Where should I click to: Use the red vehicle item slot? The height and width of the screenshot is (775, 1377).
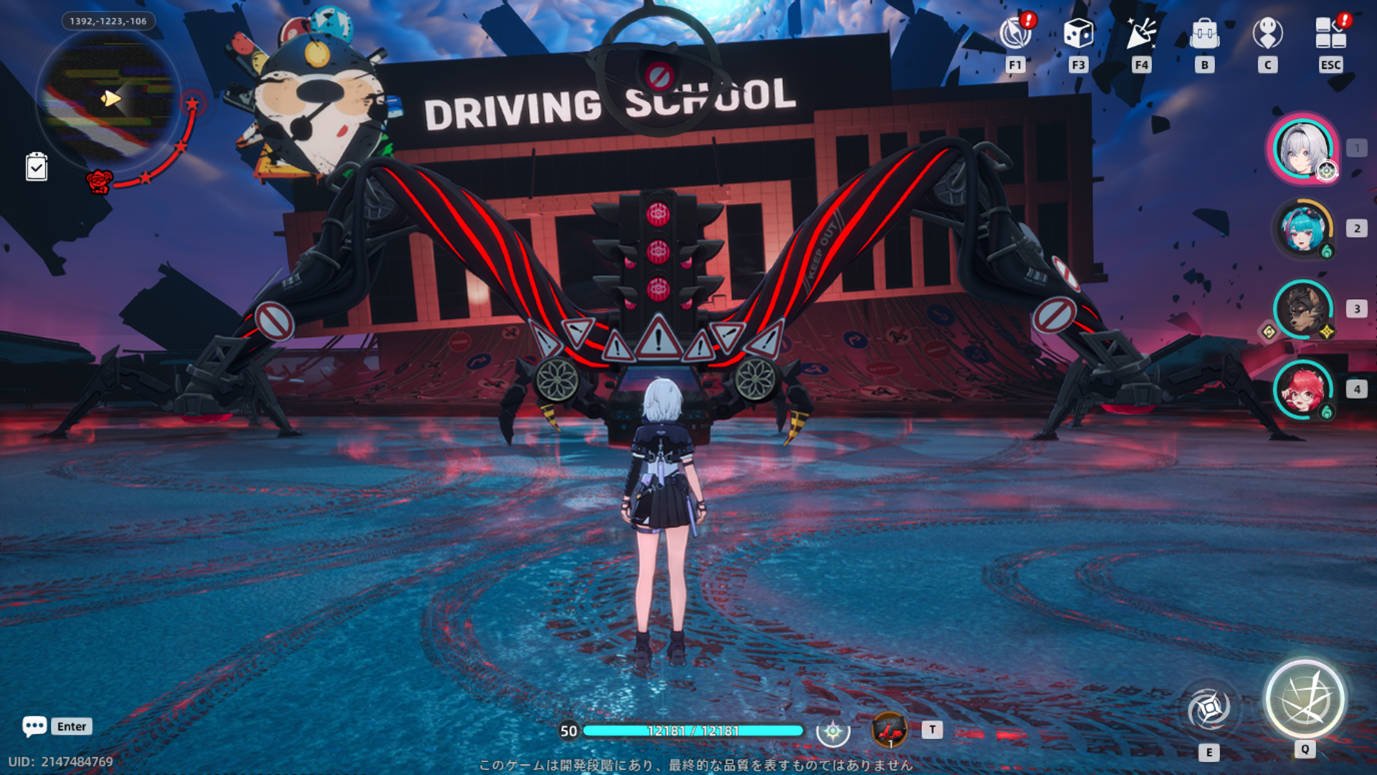pyautogui.click(x=889, y=730)
